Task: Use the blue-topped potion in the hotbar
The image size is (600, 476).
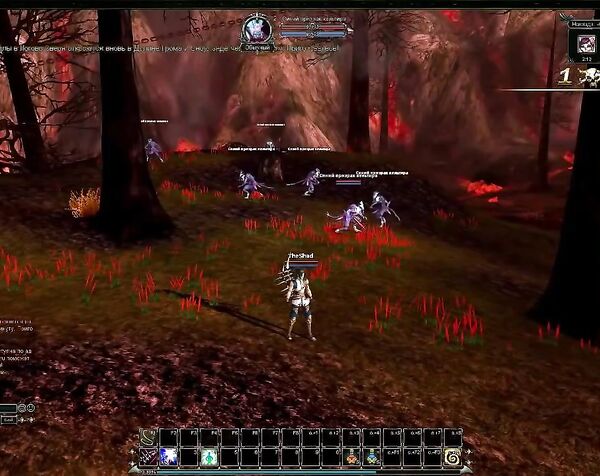Action: (x=372, y=457)
